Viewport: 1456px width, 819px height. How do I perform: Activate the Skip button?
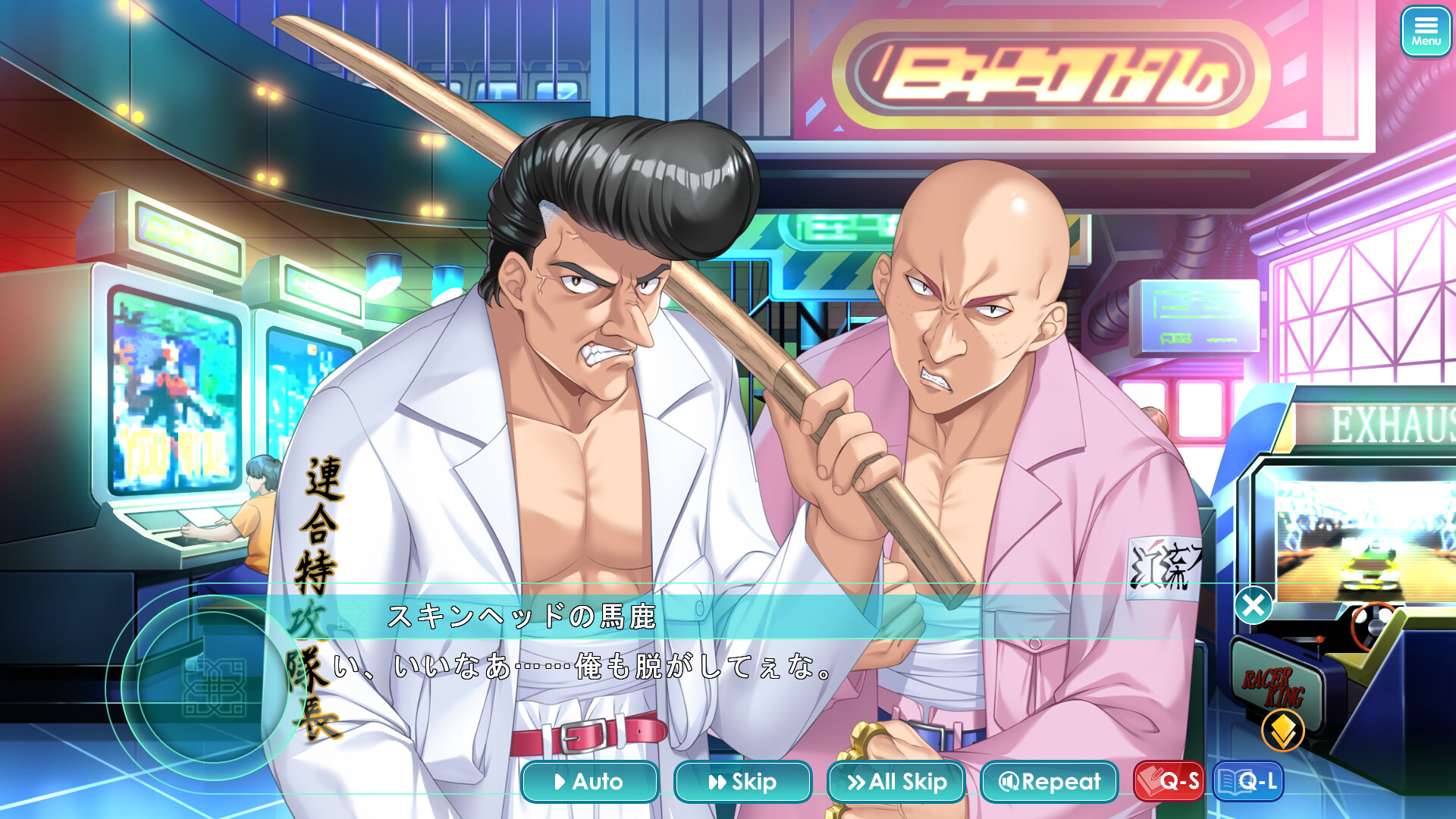[x=742, y=781]
